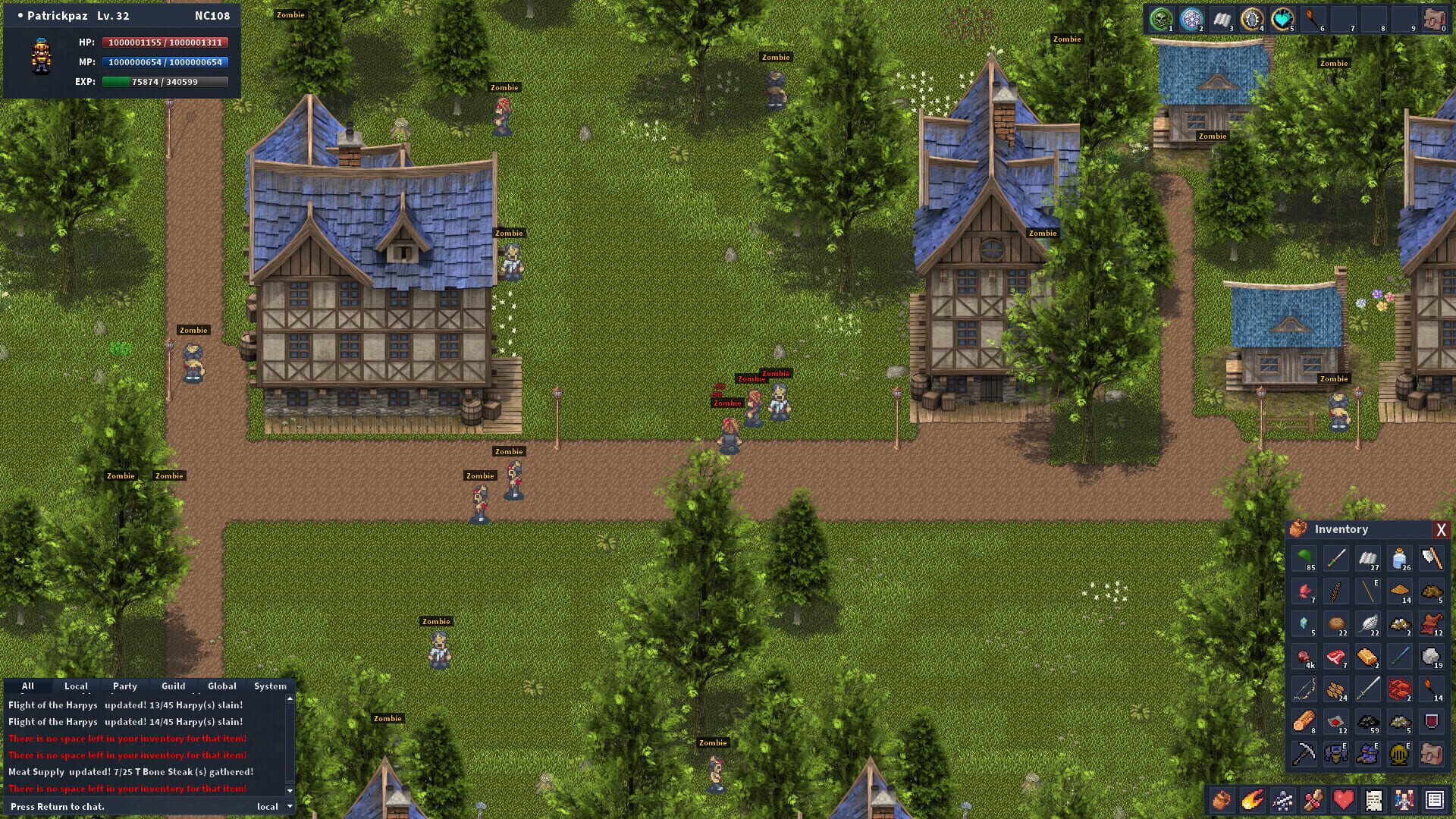This screenshot has height=819, width=1456.
Task: Open the local chat channel dropdown
Action: (x=271, y=806)
